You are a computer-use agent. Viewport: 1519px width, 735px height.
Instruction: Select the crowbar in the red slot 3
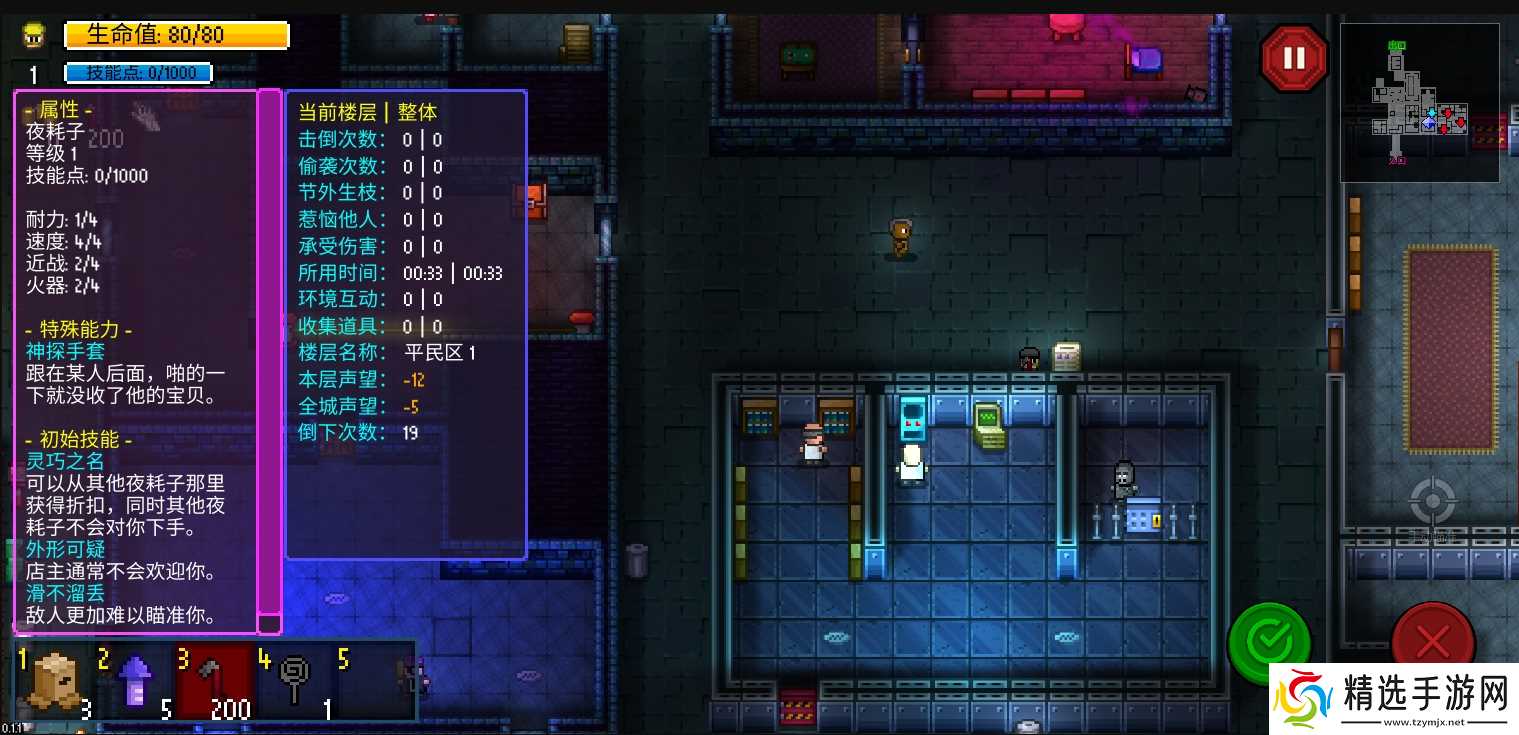(214, 682)
